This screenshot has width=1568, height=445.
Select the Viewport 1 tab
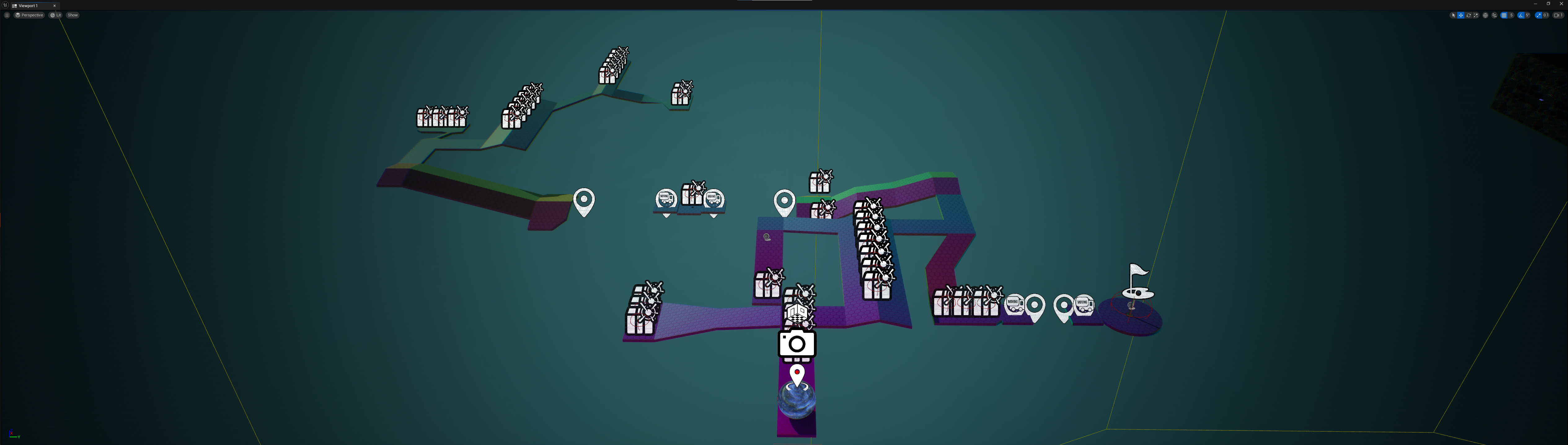(29, 6)
